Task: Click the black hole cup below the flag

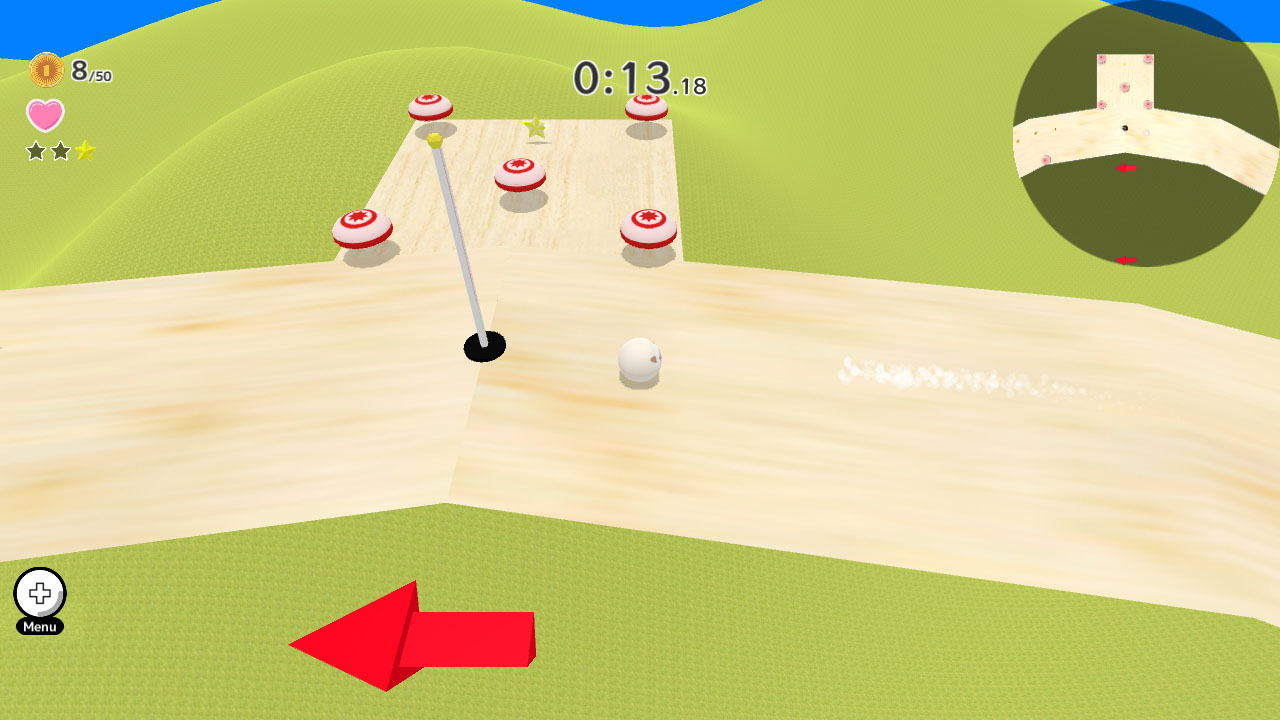Action: 483,344
